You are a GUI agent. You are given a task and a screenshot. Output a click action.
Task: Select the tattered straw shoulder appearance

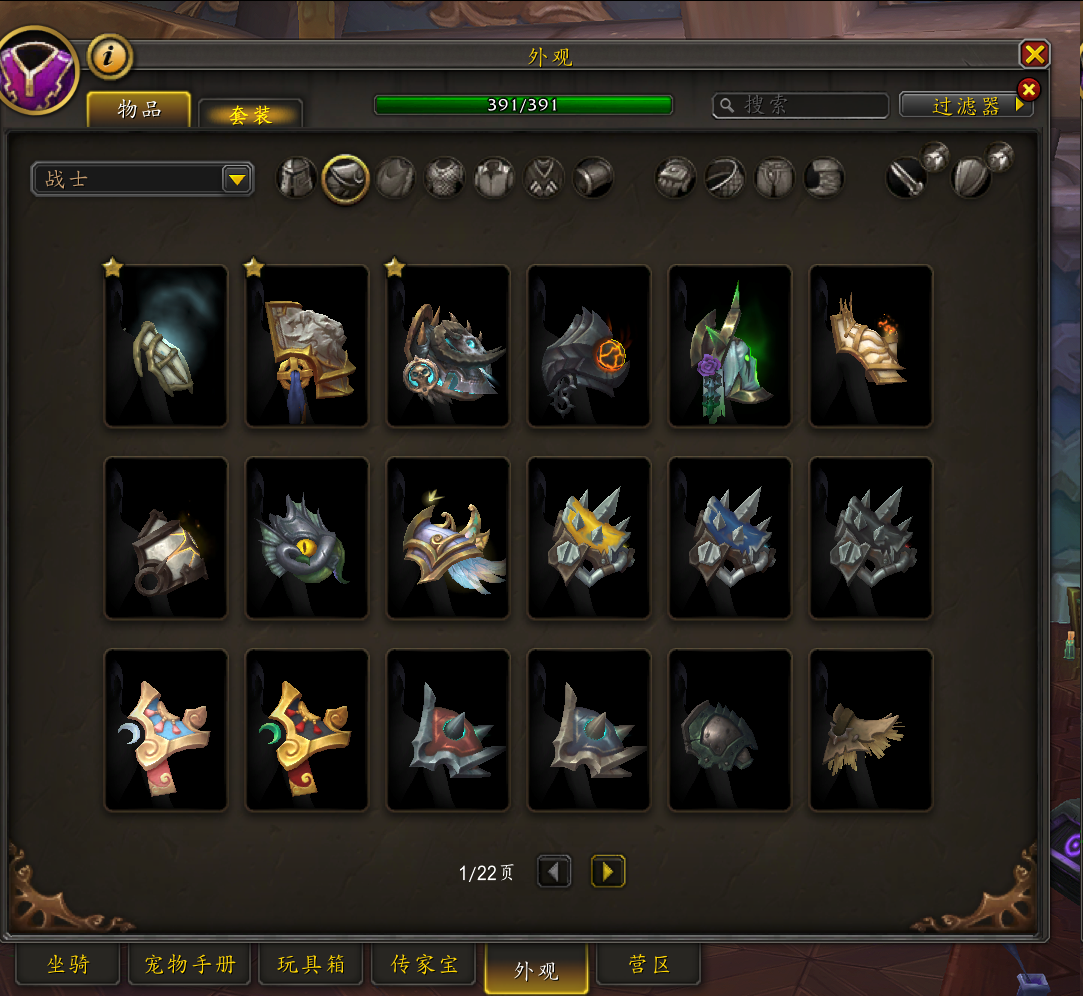pyautogui.click(x=871, y=730)
